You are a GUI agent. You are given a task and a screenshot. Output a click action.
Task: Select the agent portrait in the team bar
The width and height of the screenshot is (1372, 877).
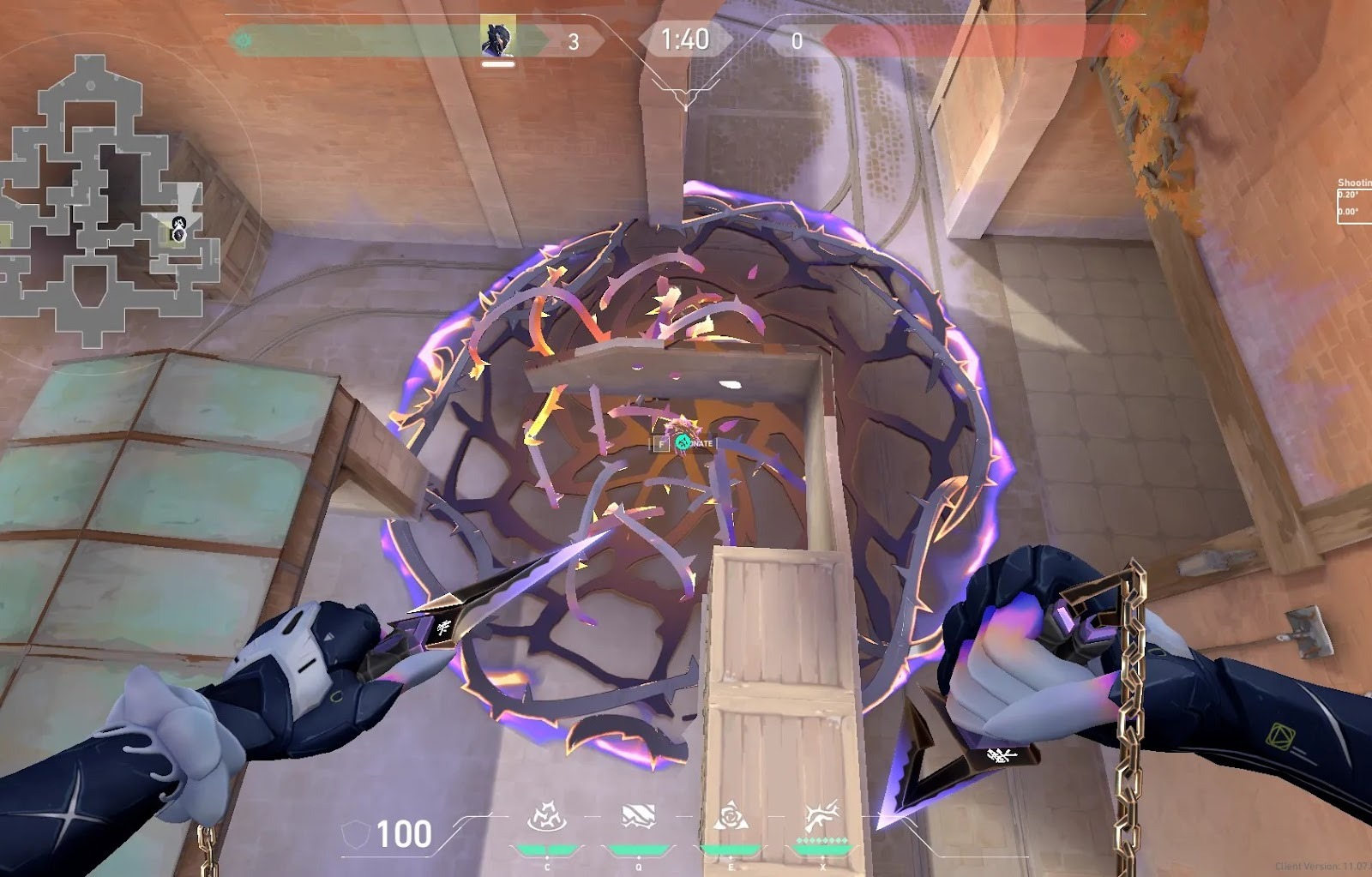coord(497,38)
